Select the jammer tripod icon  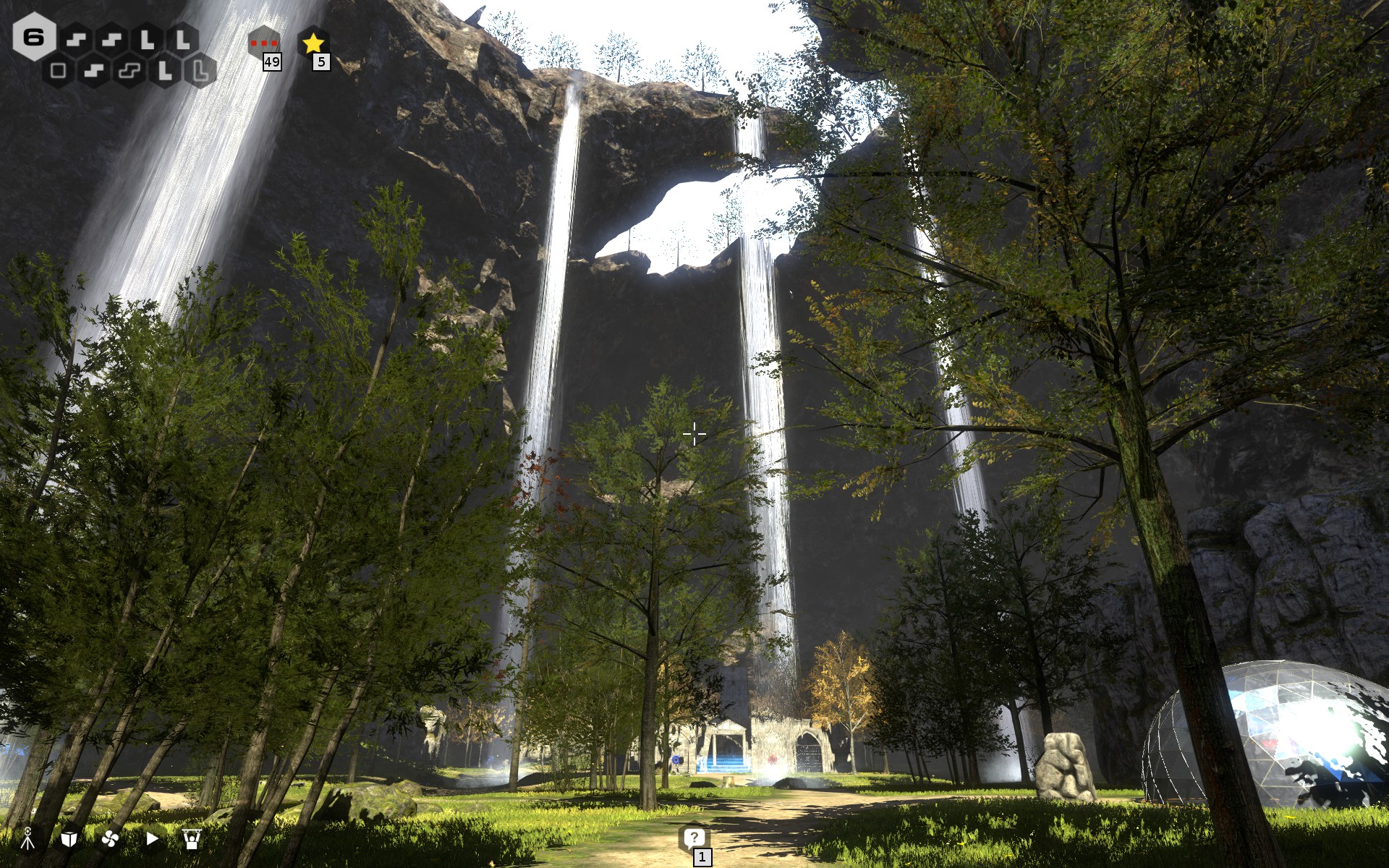[x=27, y=838]
